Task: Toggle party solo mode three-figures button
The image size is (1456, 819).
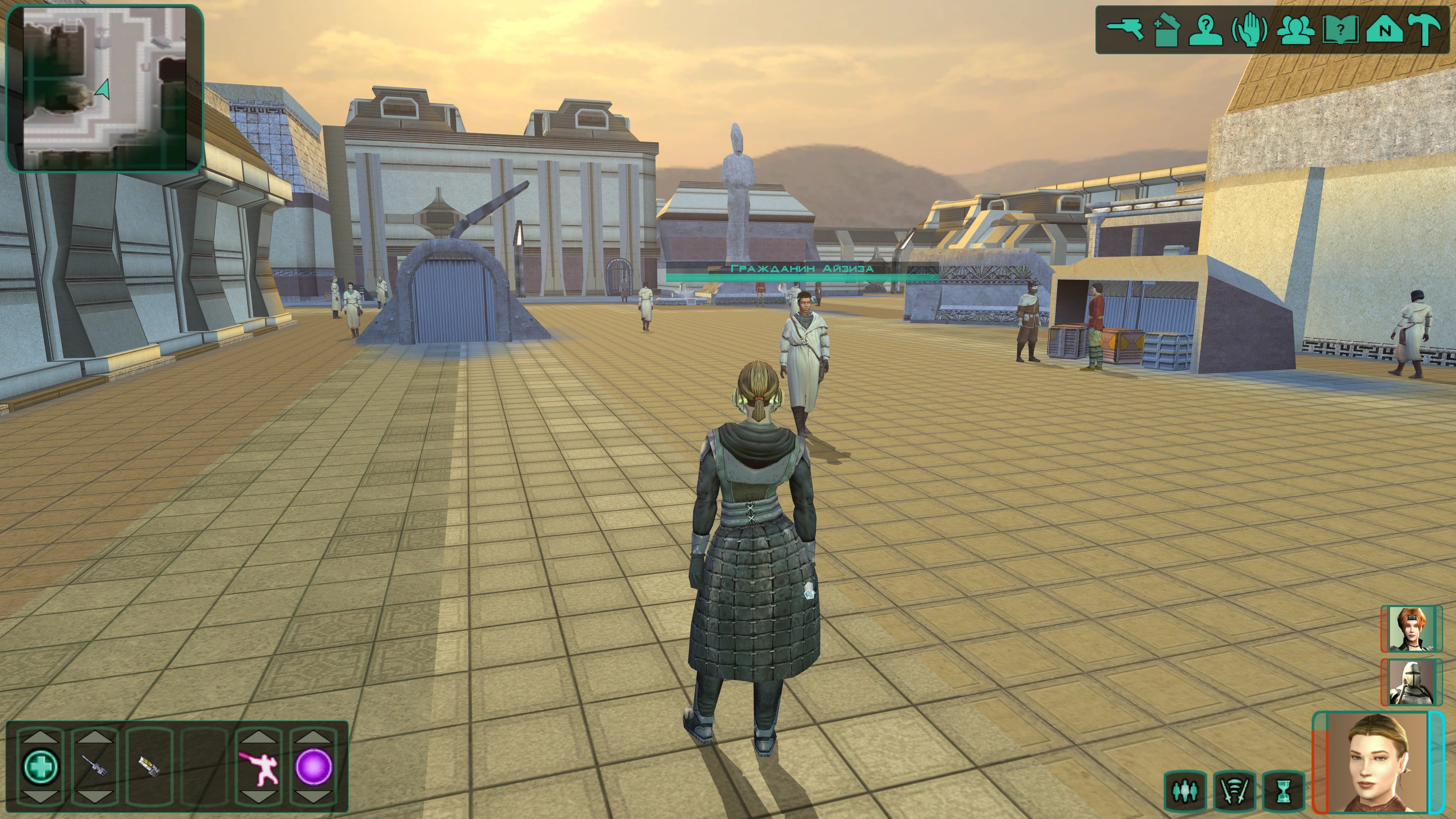Action: (1185, 791)
